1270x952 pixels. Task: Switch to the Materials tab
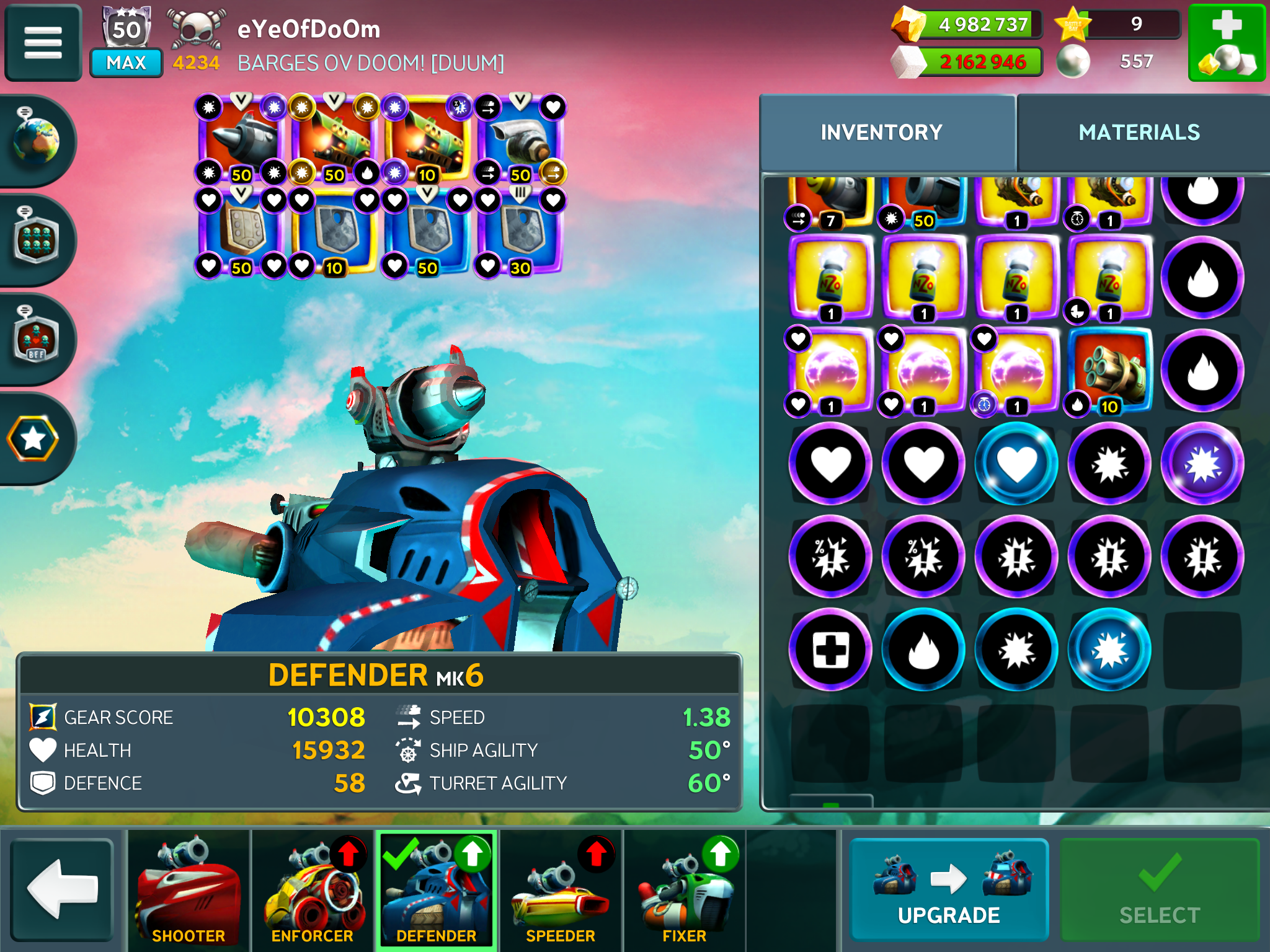pos(1139,133)
